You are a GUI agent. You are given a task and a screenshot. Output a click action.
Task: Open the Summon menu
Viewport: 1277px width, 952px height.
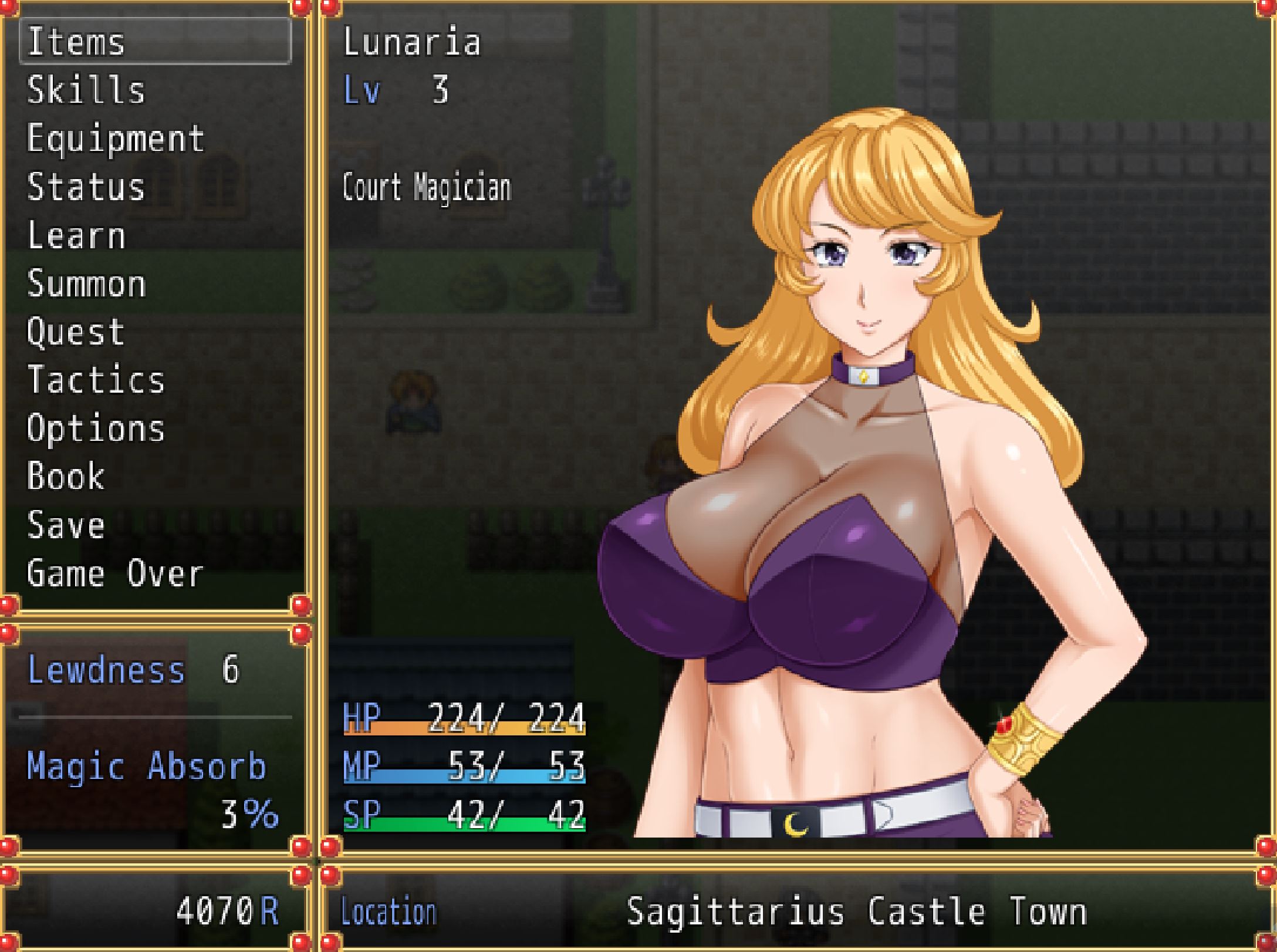(86, 284)
